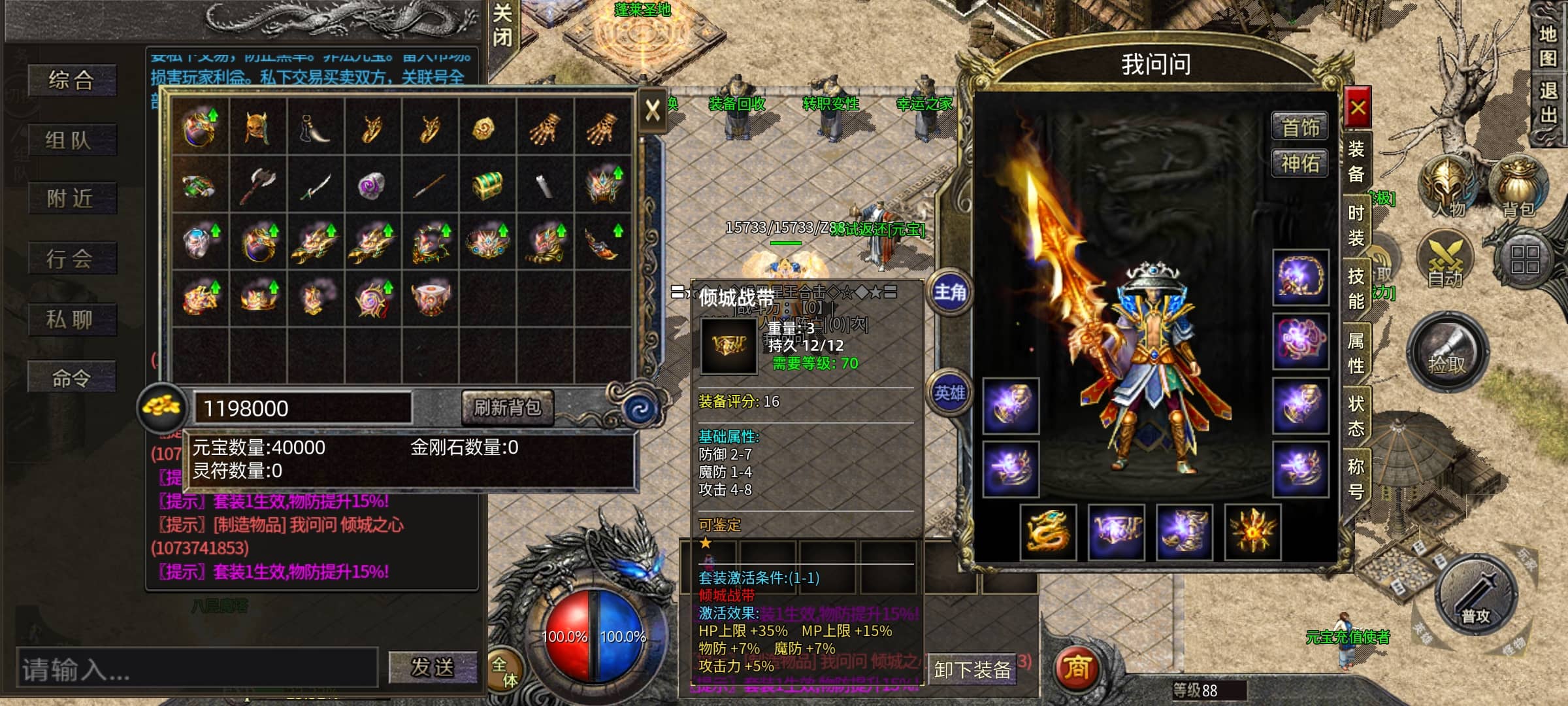
Task: Select the 私聊 private chat channel
Action: (x=71, y=320)
